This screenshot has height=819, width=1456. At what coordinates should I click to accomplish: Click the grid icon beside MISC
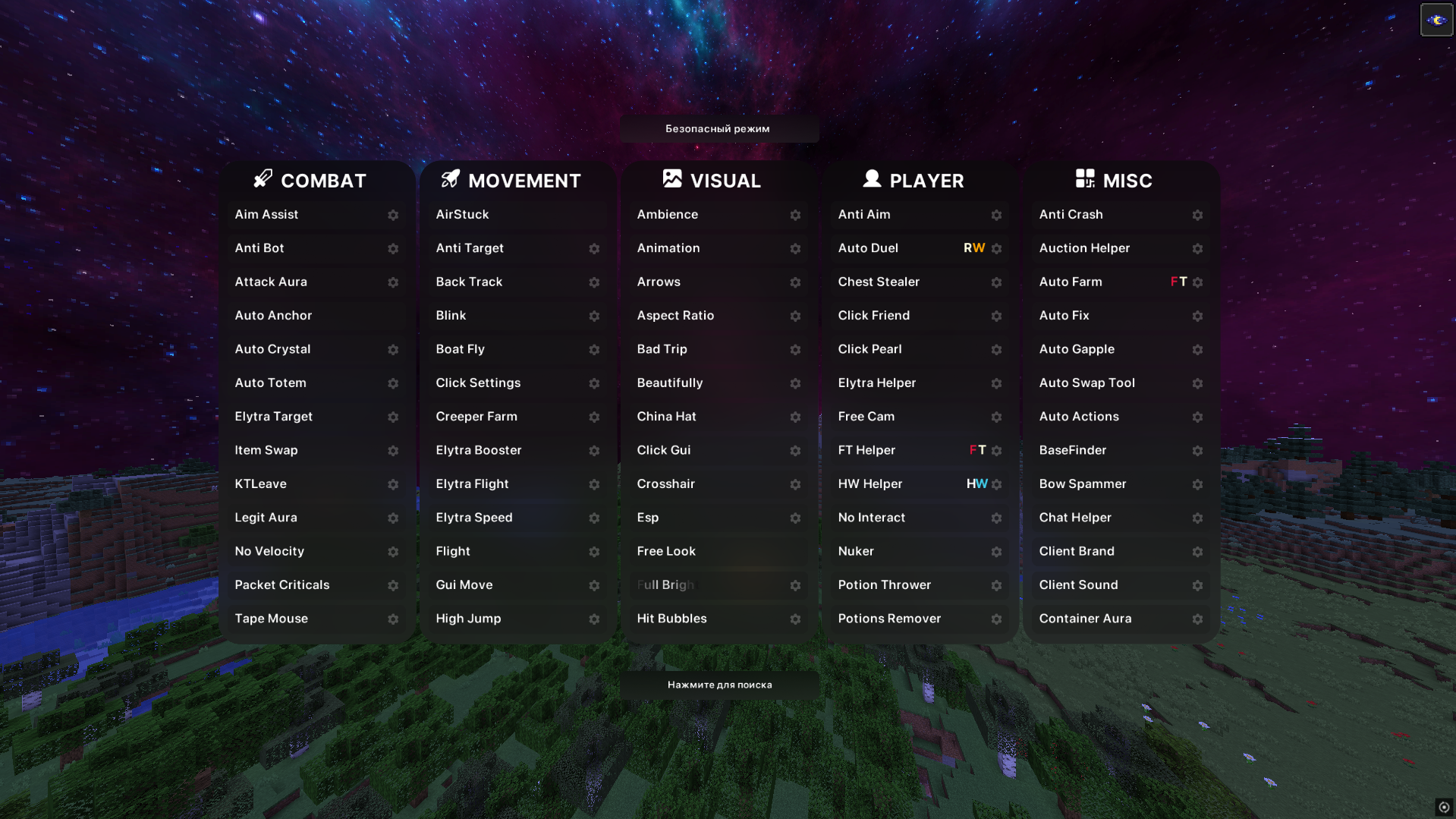point(1084,180)
